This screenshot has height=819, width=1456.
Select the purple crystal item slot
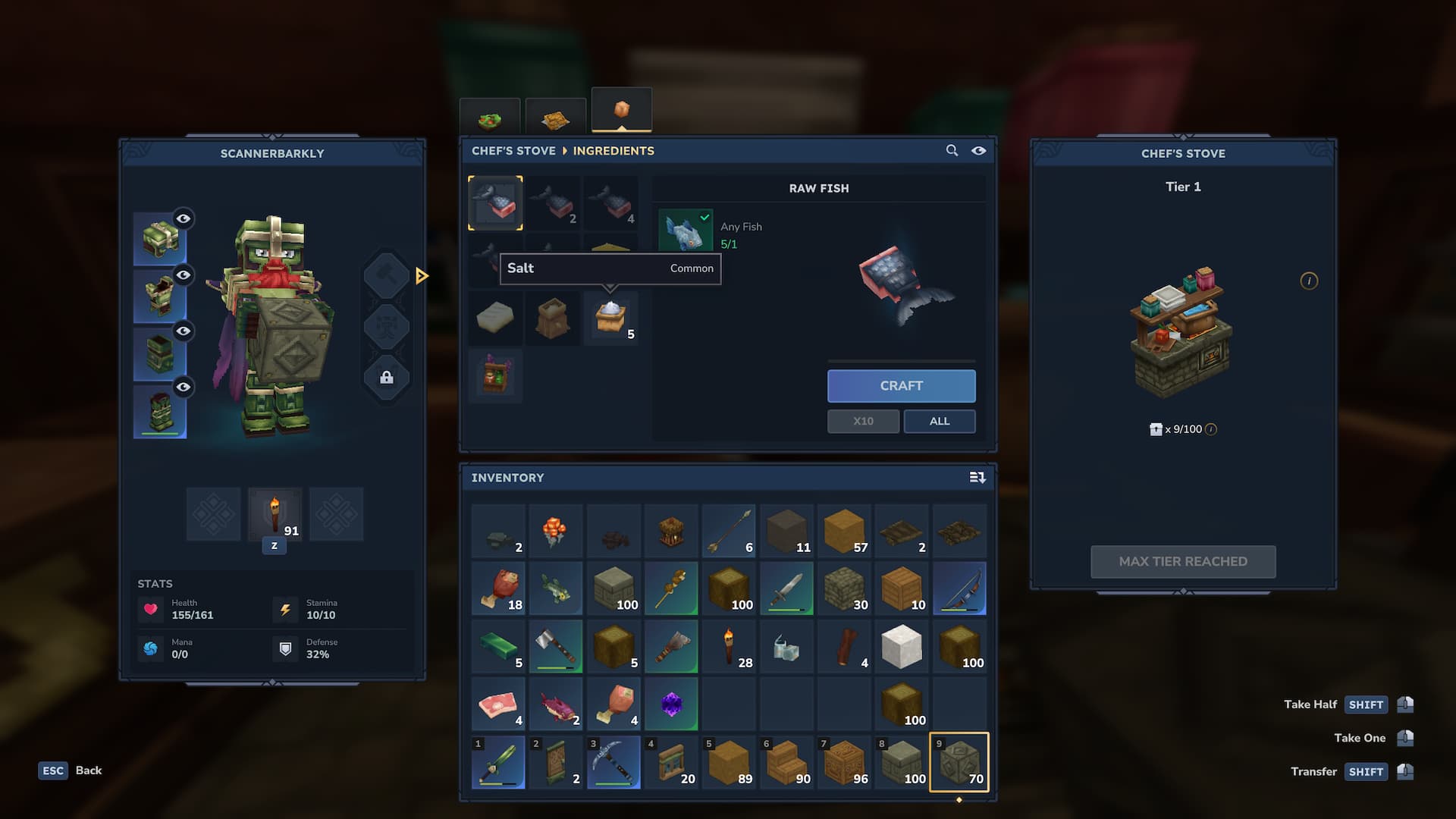670,704
